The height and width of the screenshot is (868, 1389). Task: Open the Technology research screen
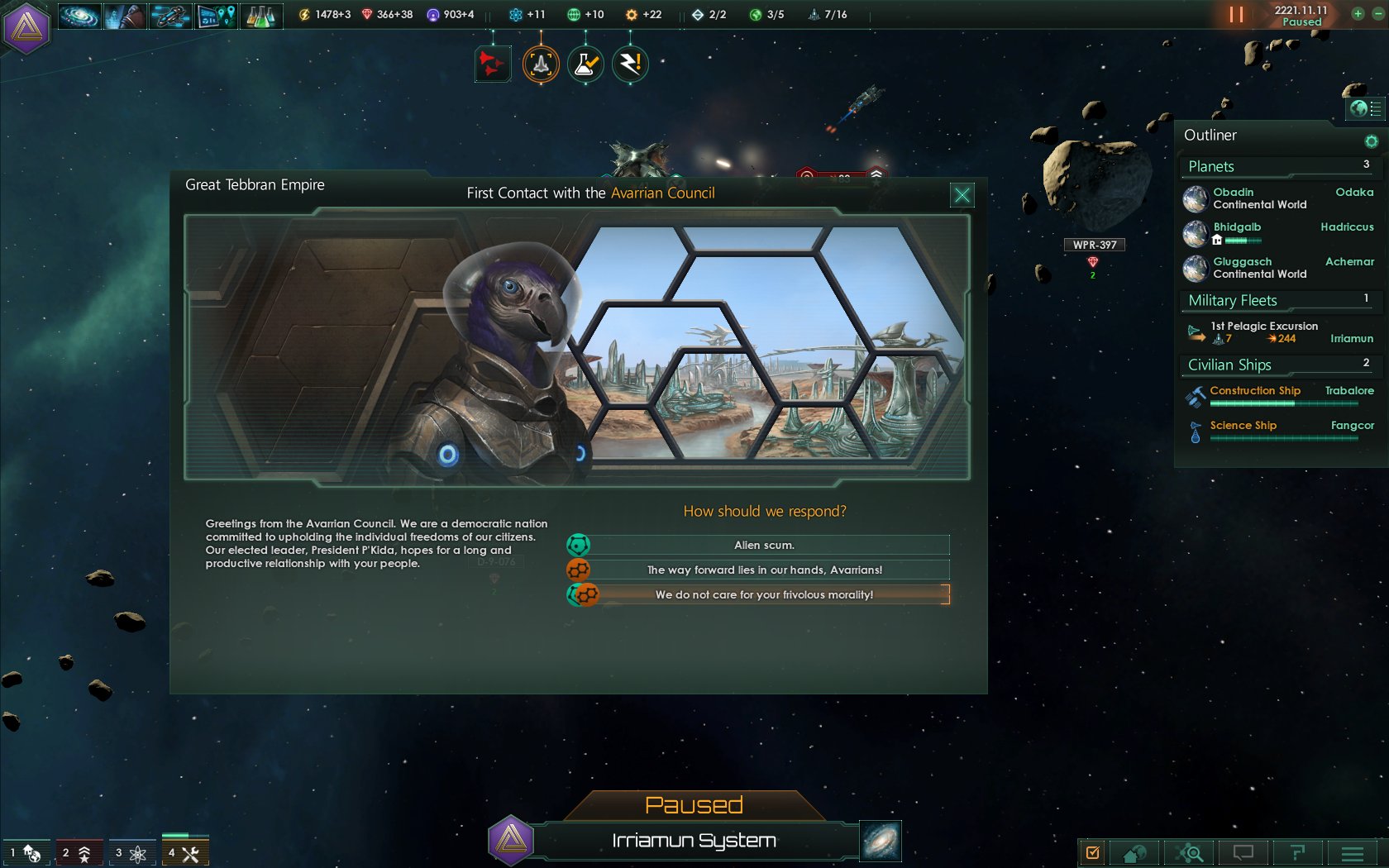pos(260,14)
